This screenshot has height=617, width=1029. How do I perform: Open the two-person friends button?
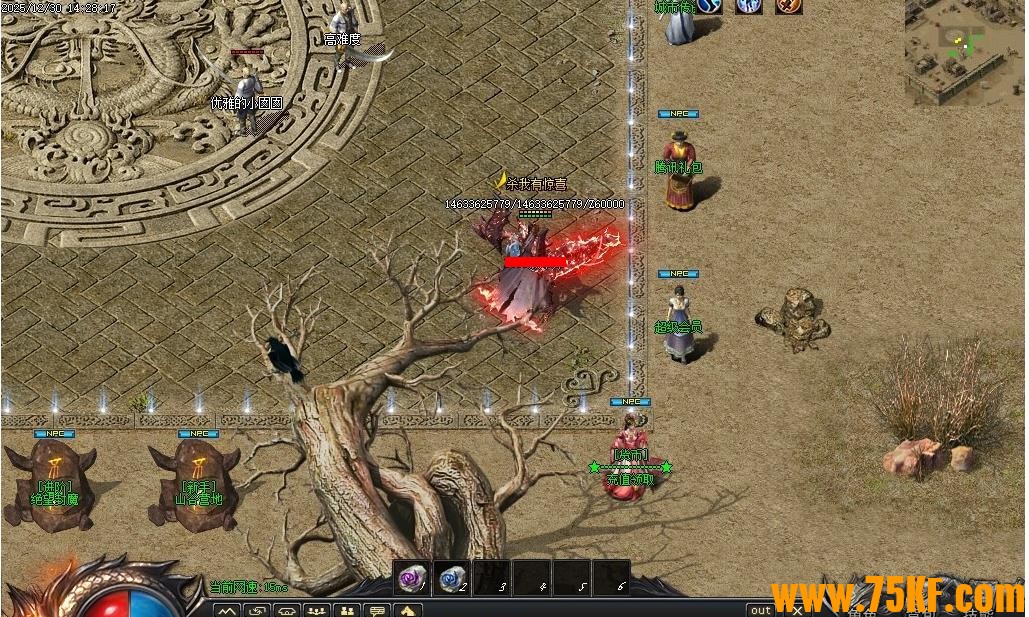[347, 610]
